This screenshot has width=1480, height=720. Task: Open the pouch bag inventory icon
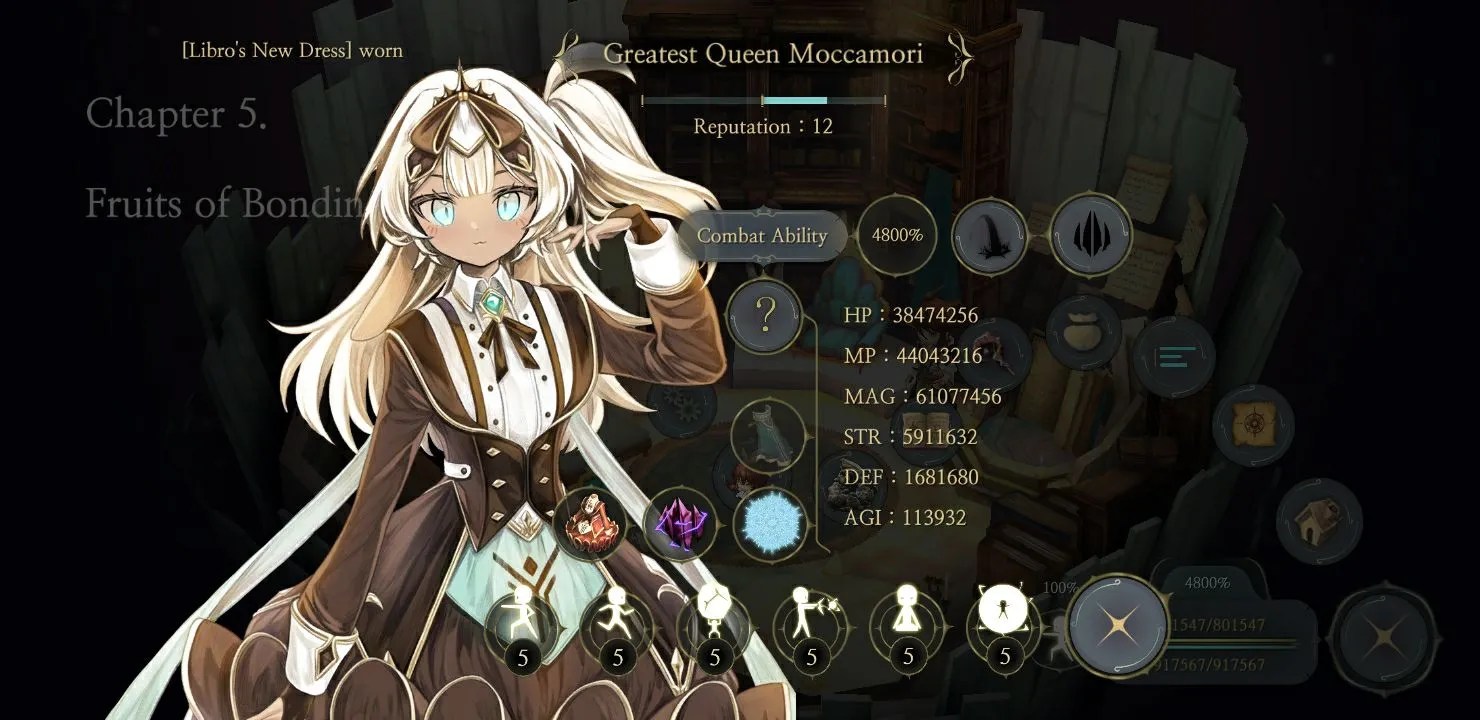1083,332
